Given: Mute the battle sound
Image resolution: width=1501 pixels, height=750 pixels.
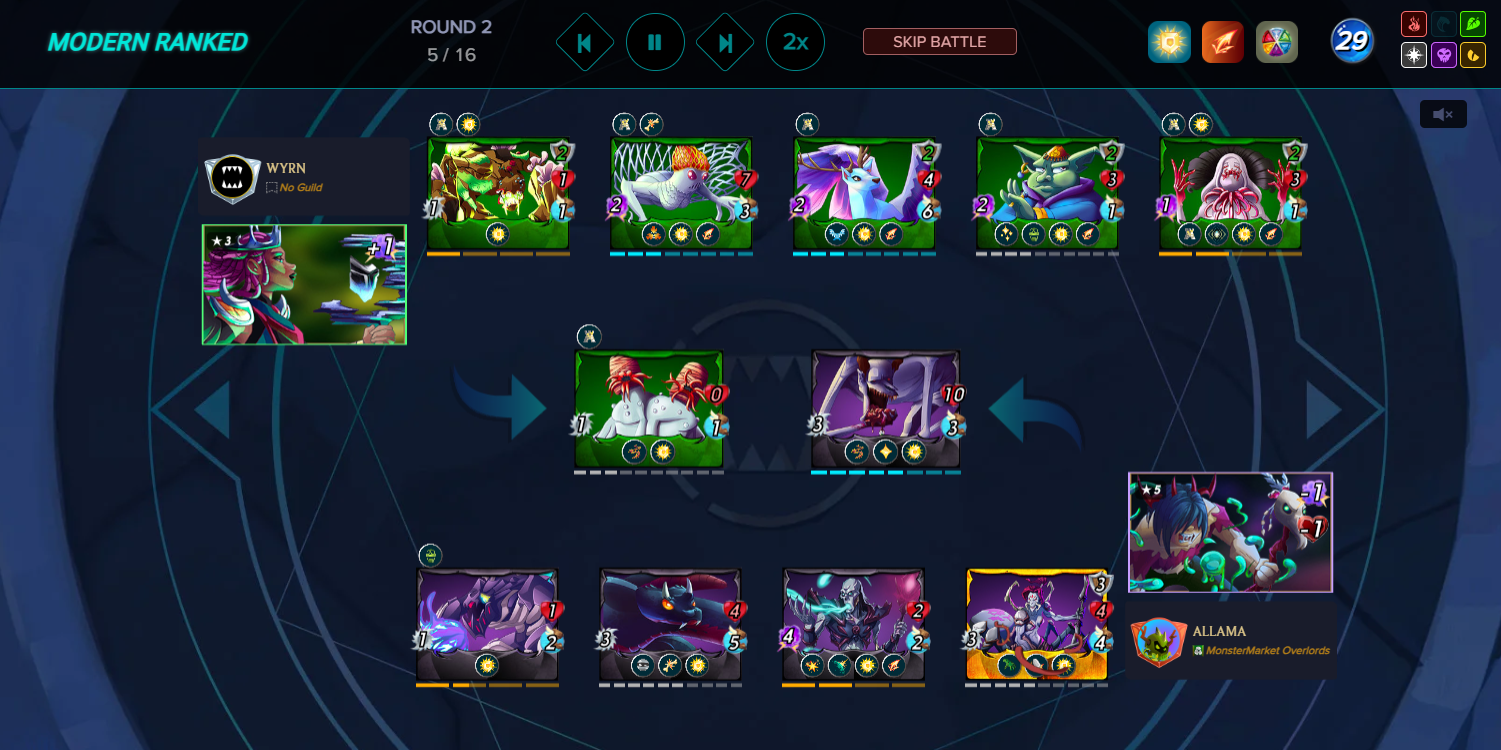Looking at the screenshot, I should (1442, 114).
